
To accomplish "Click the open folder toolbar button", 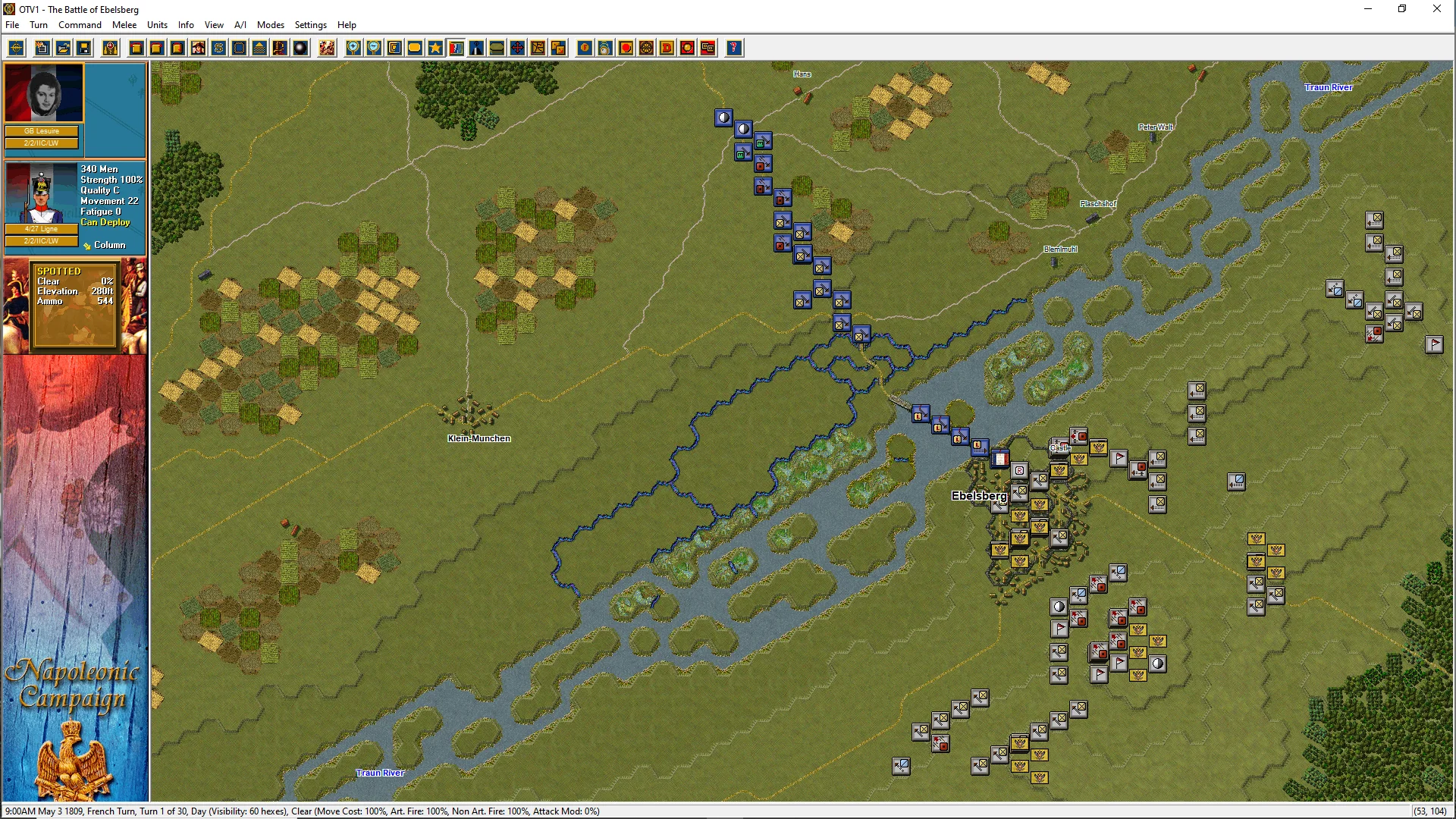I will click(64, 49).
